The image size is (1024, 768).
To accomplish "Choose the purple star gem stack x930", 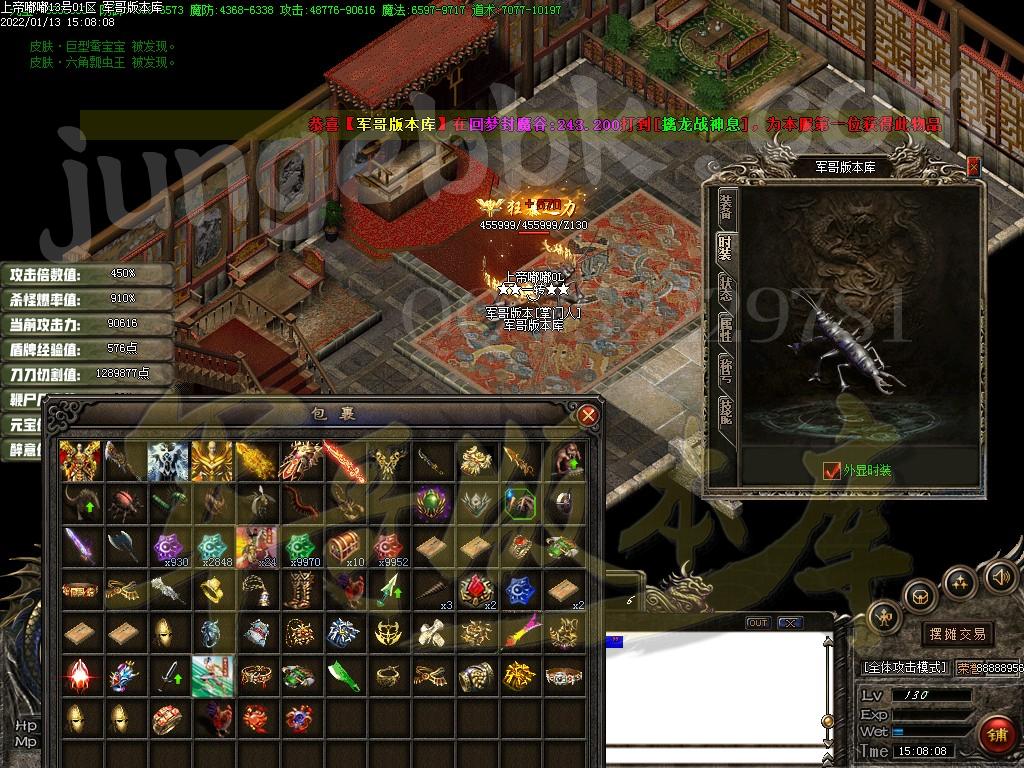I will click(x=166, y=546).
